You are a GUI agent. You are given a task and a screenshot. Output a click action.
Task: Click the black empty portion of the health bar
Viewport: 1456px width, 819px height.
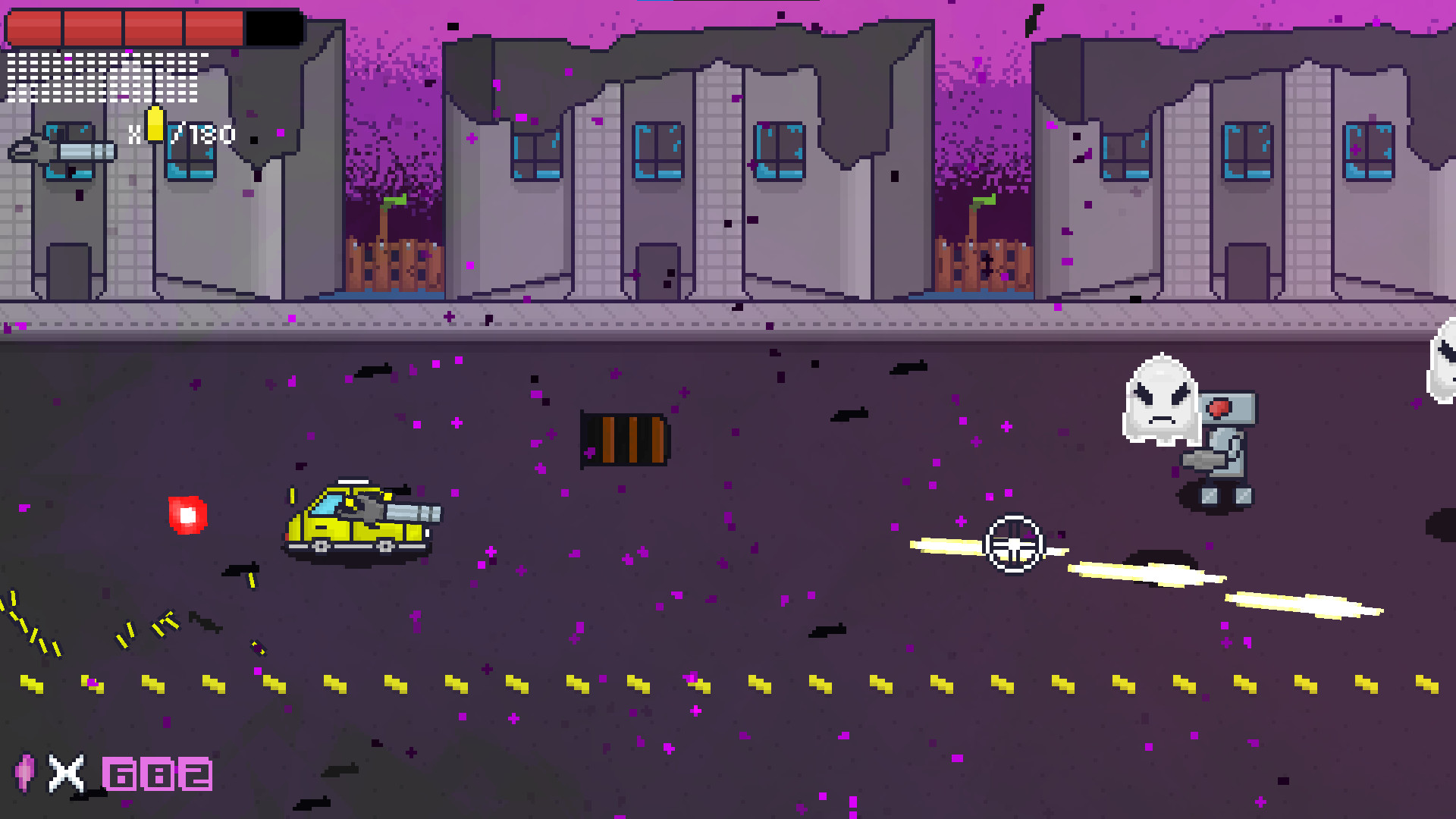click(x=273, y=25)
